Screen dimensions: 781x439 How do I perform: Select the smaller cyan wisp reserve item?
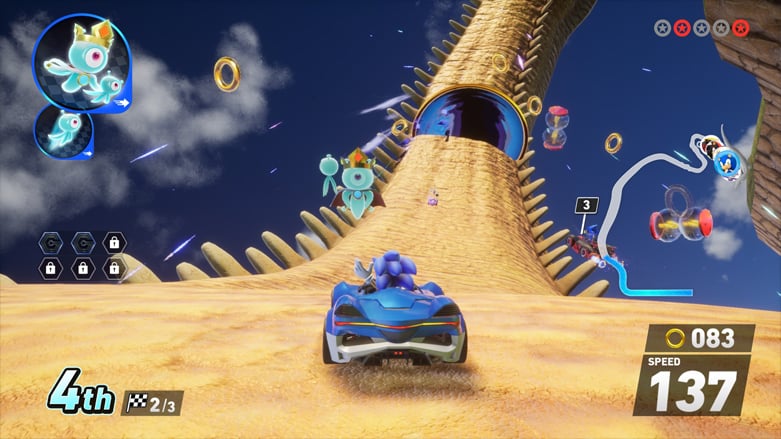click(64, 131)
